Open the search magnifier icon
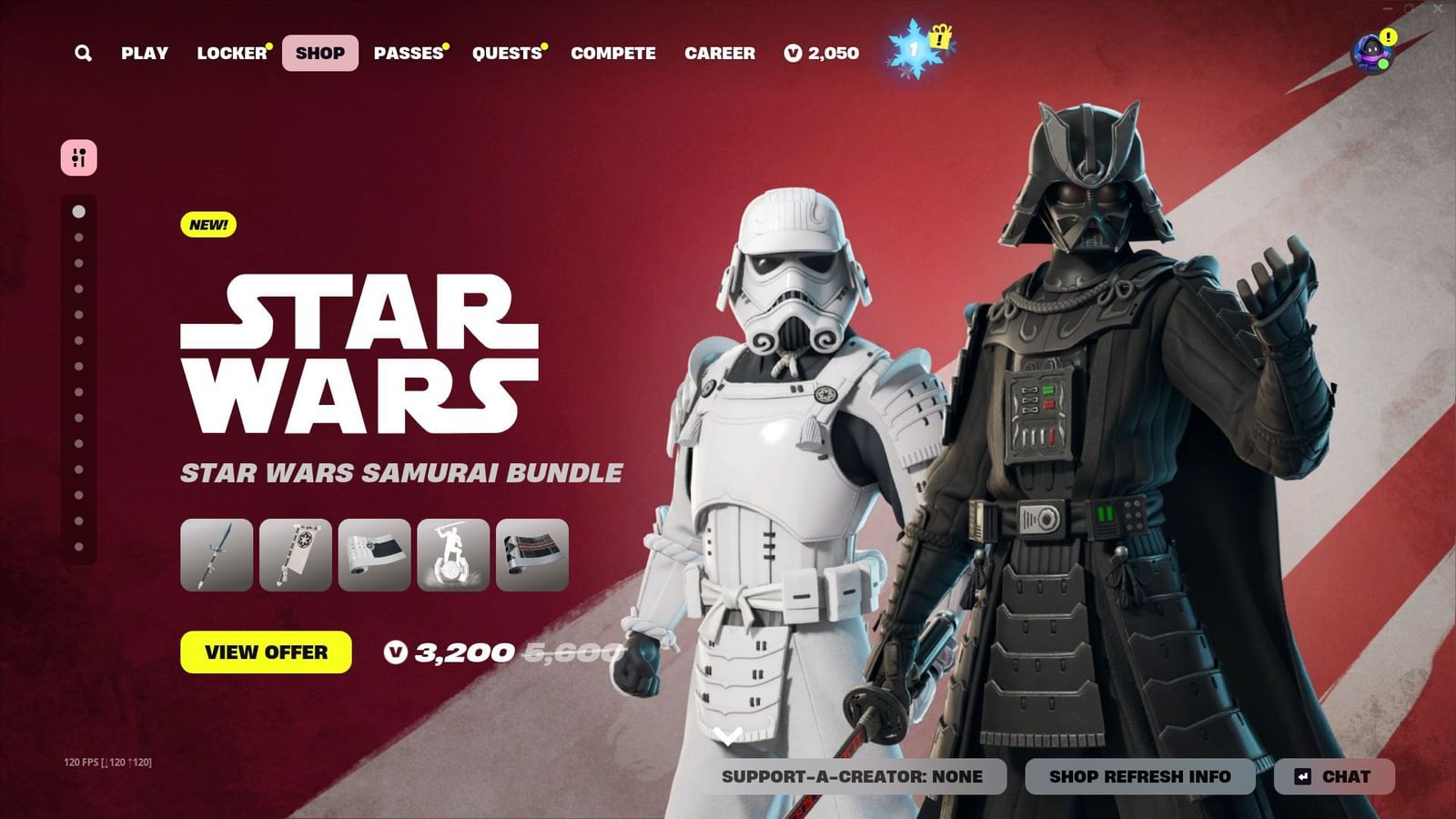1456x819 pixels. [83, 53]
